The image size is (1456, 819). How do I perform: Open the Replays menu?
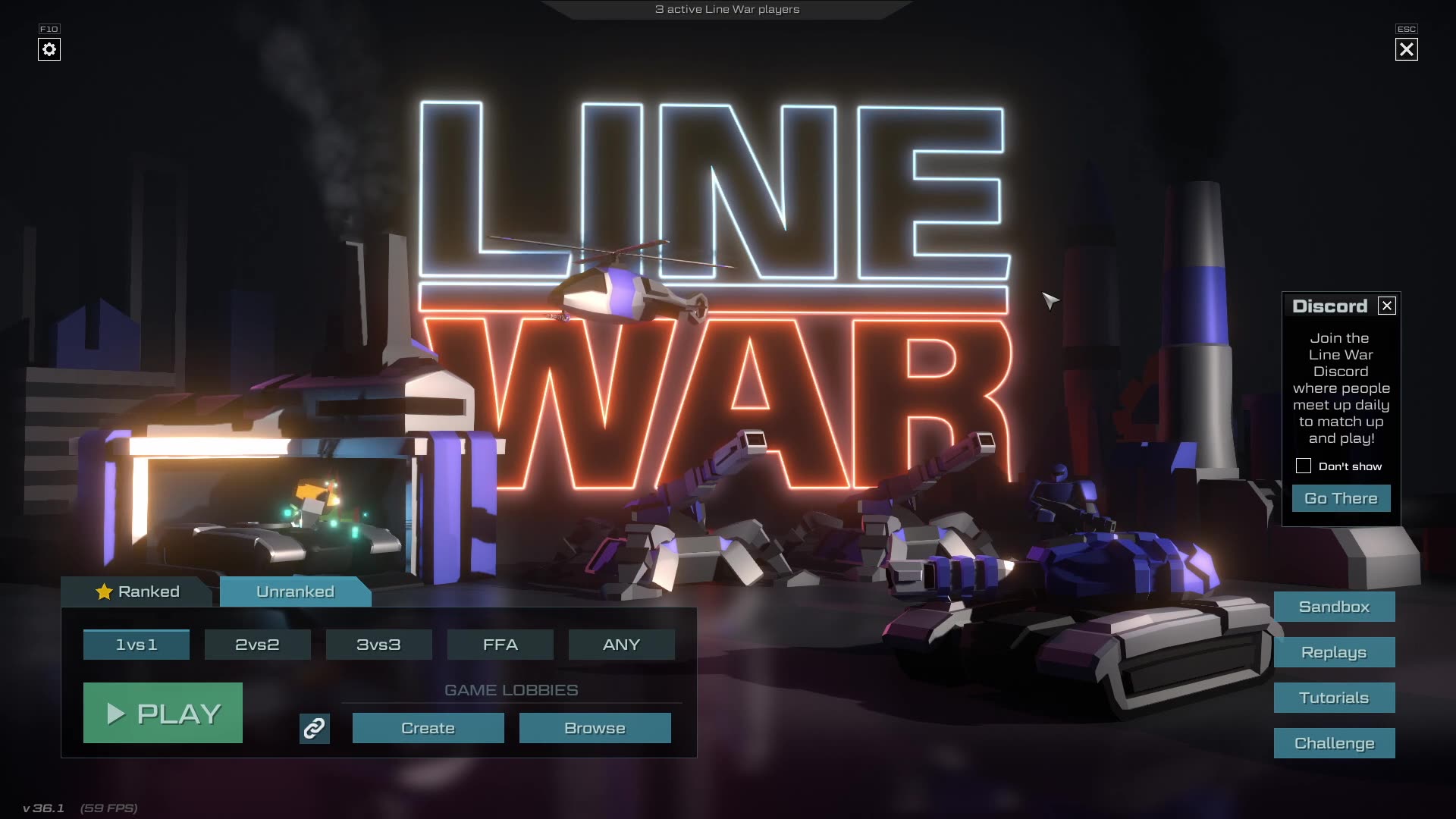(x=1334, y=652)
